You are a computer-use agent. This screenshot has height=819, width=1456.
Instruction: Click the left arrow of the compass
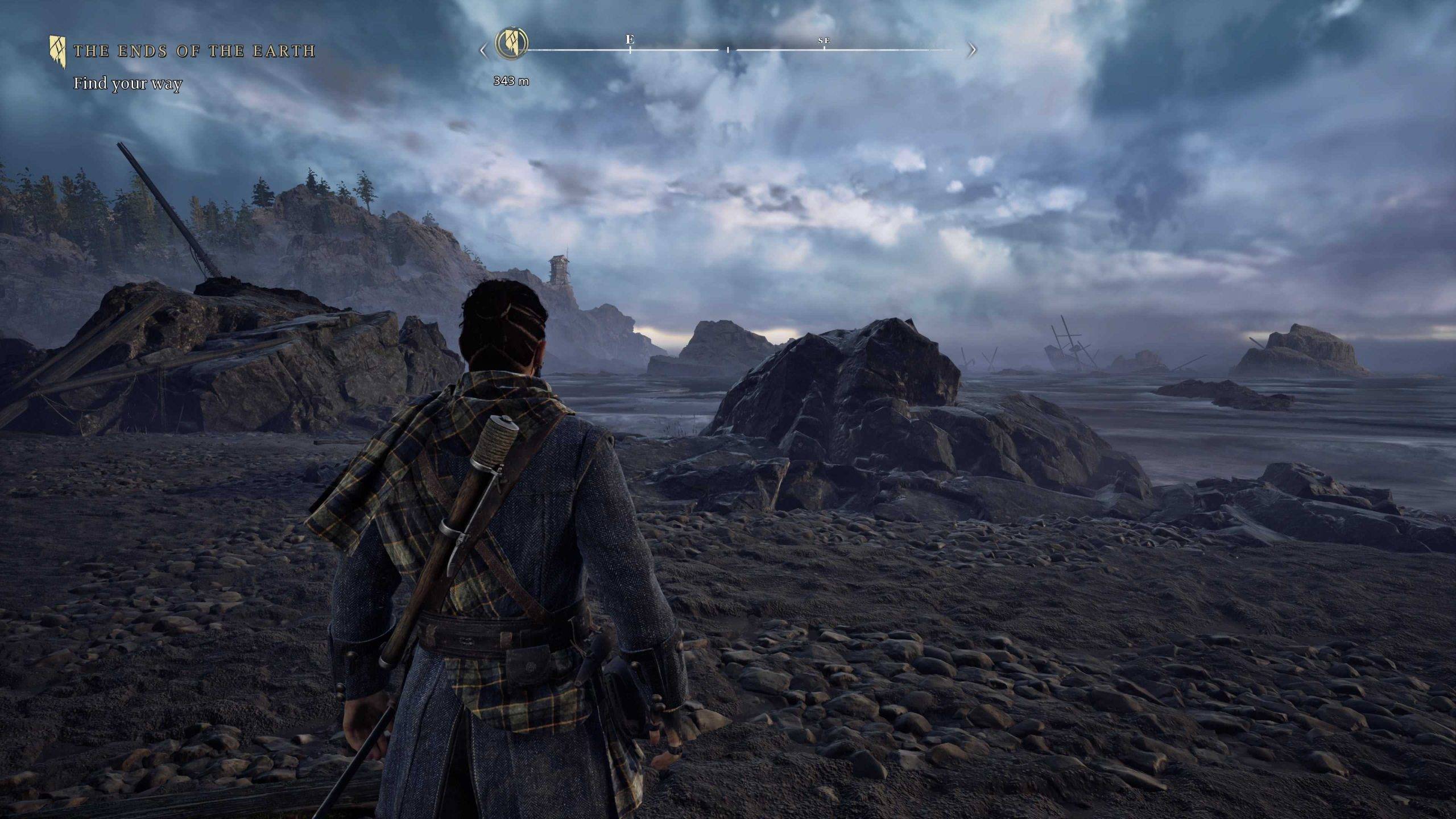click(483, 51)
